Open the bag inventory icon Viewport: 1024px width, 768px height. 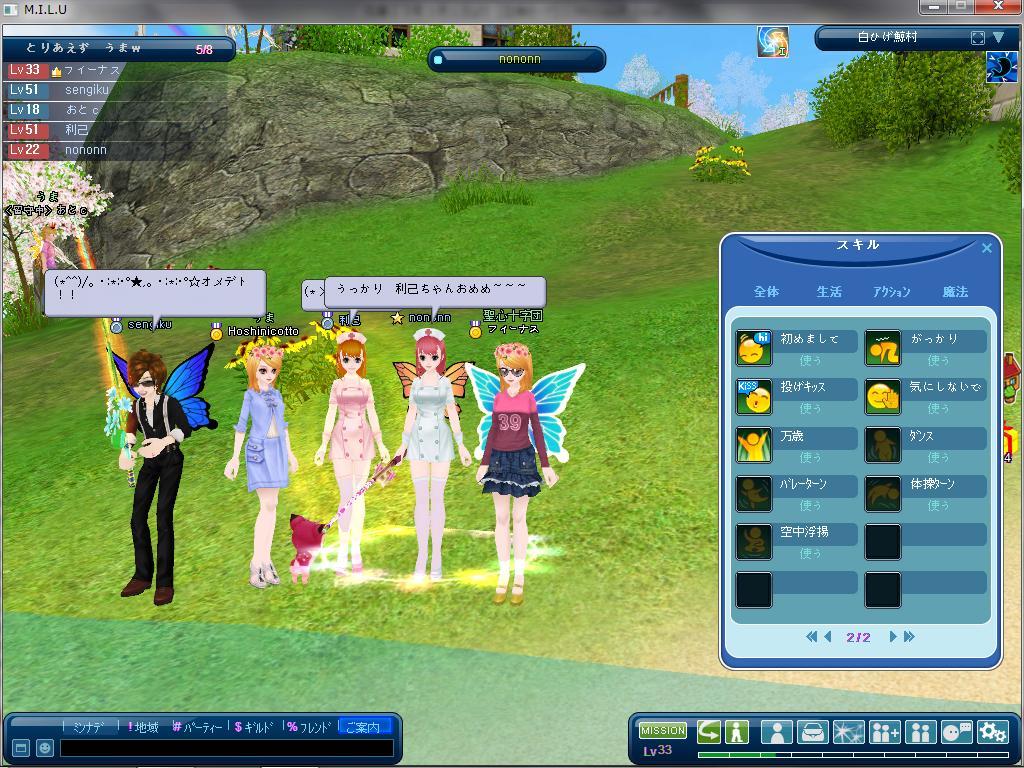tap(812, 732)
